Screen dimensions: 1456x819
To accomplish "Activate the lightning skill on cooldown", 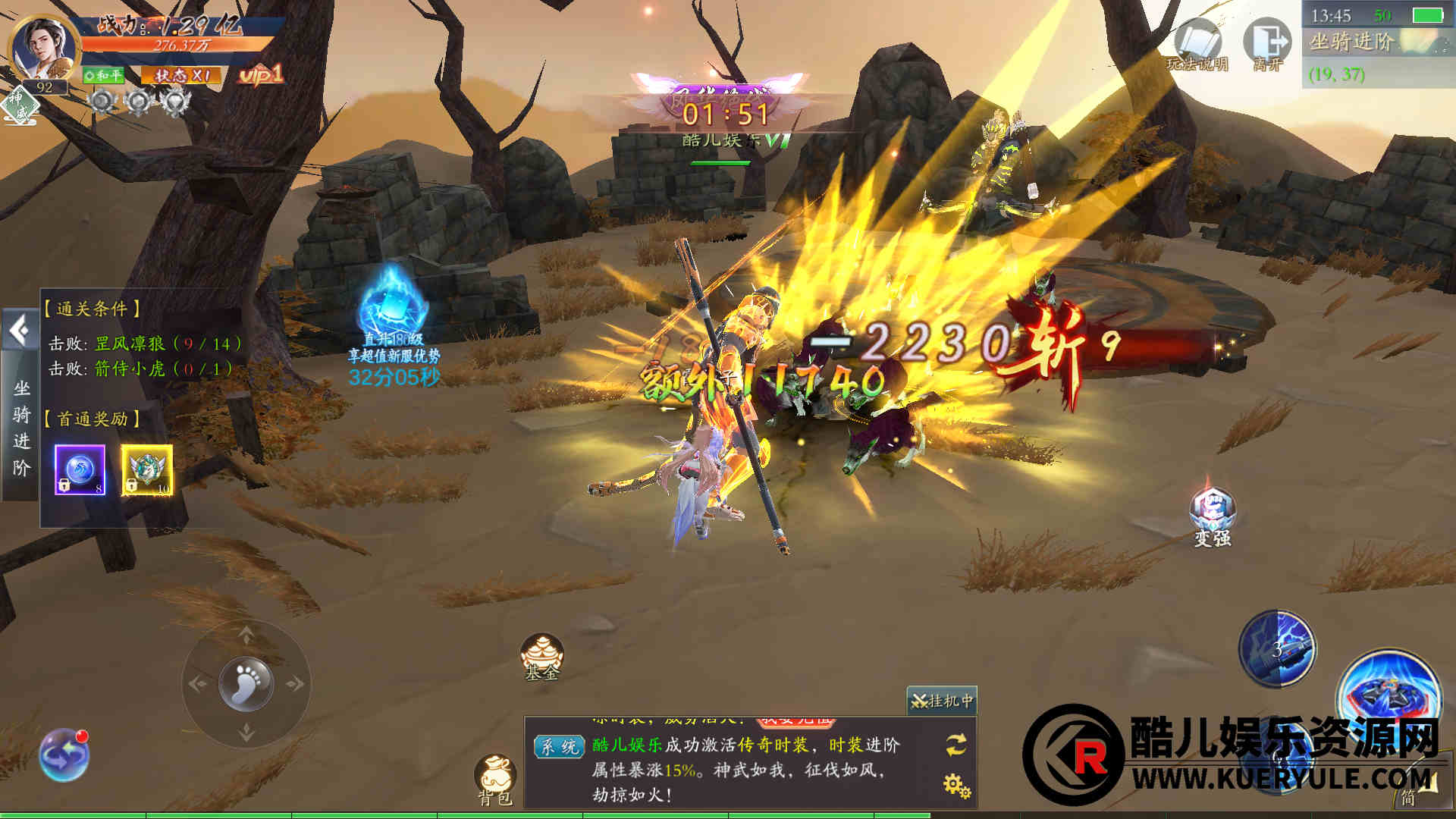I will point(1277,649).
